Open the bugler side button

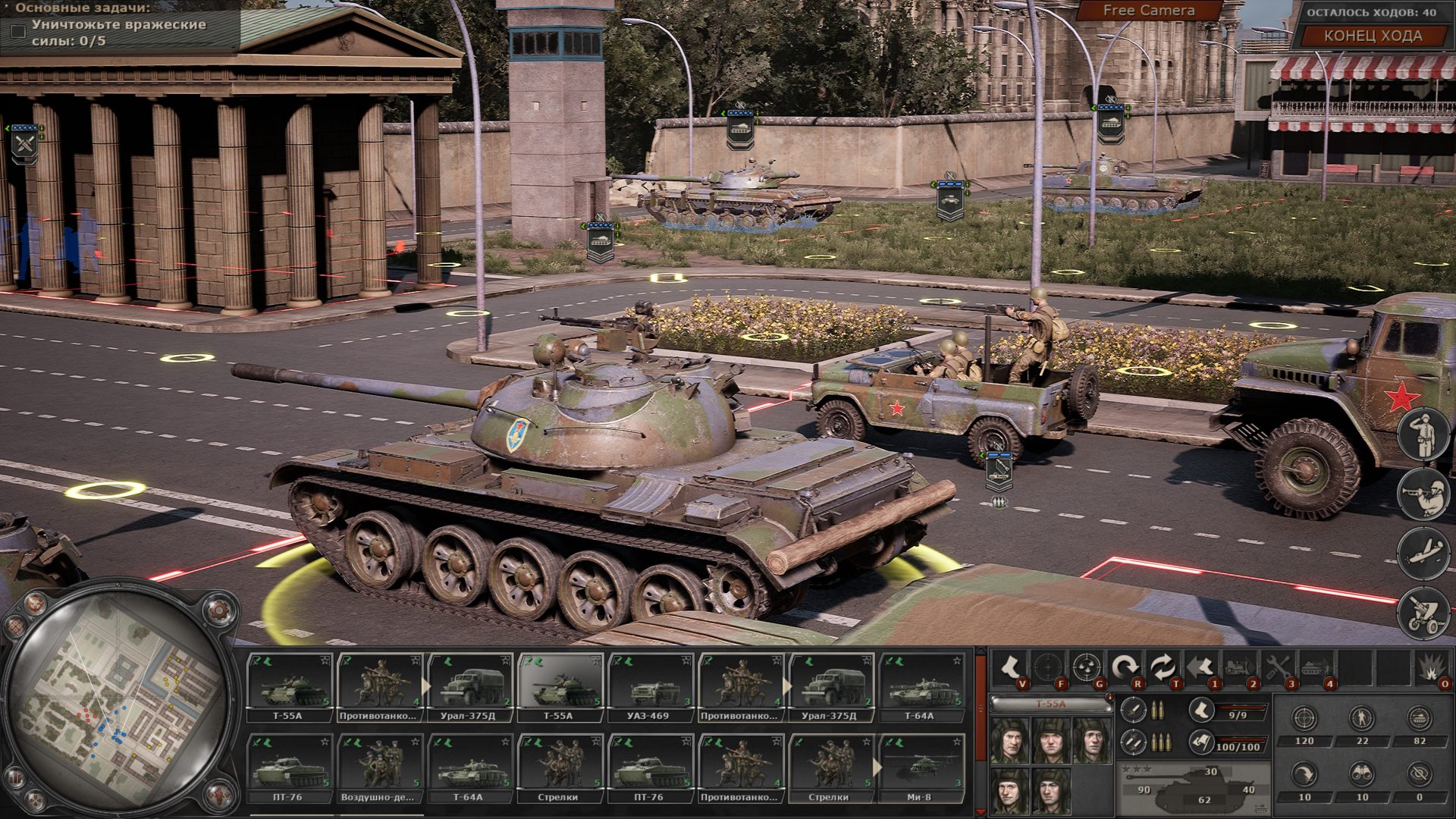(1424, 494)
